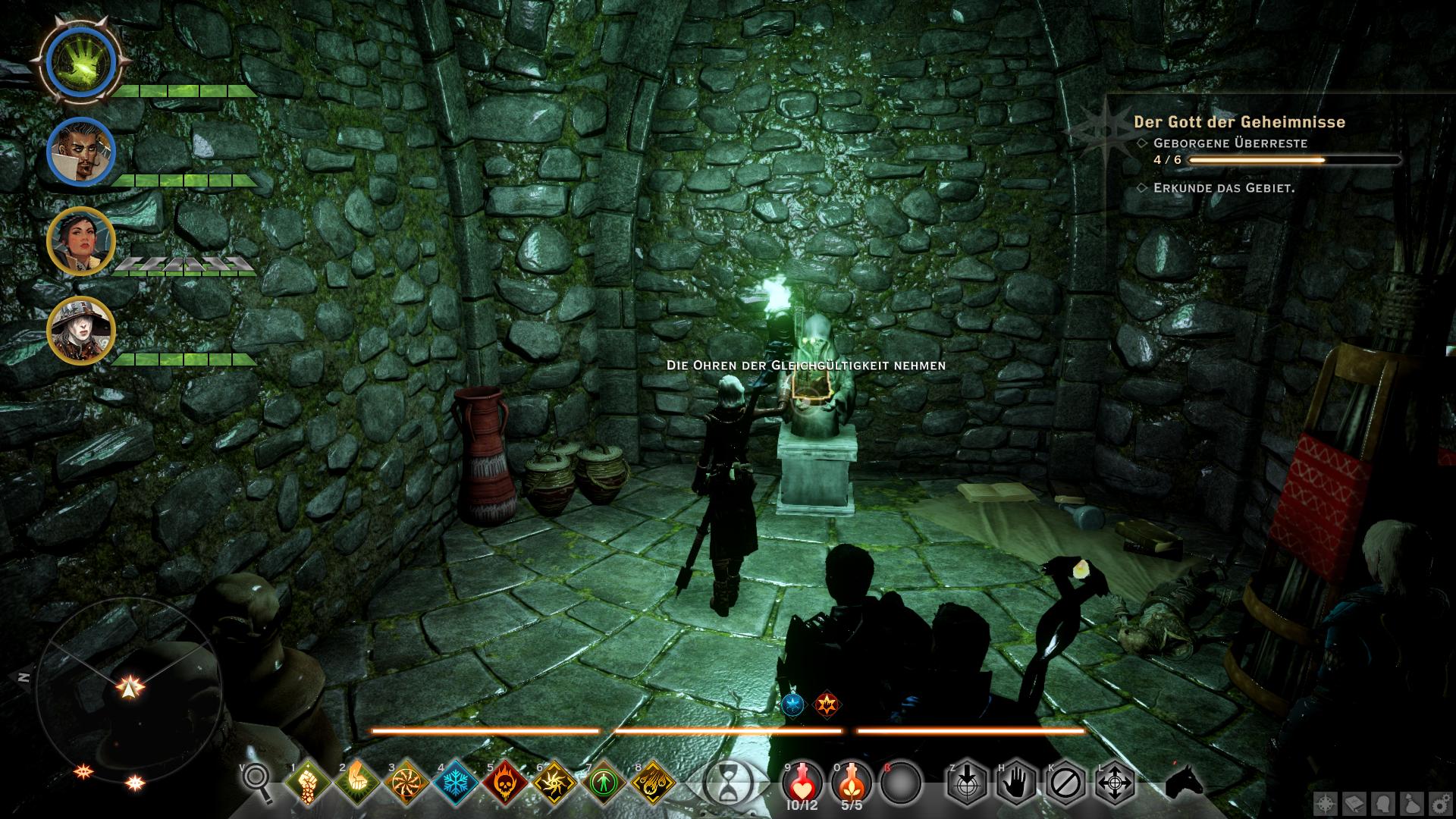Use the orange leaf regeneration potion
The height and width of the screenshot is (819, 1456).
coord(851,780)
